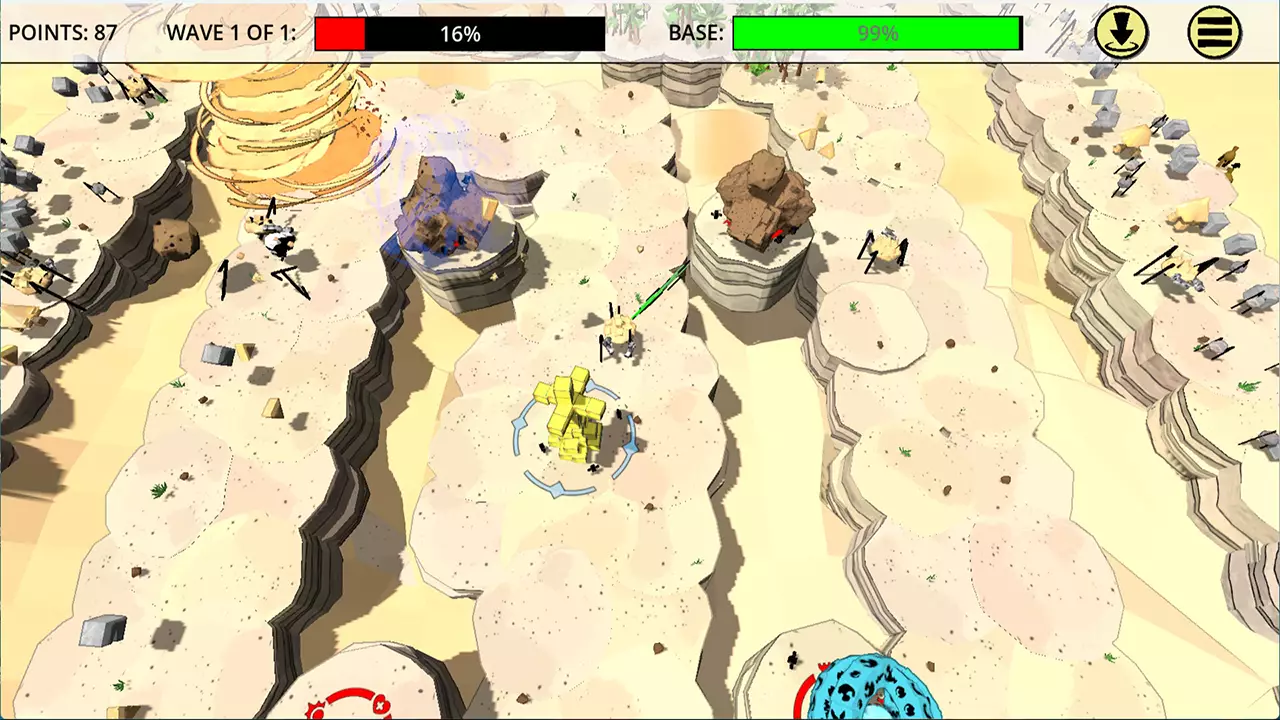Open the menu via the three-line button

(1215, 33)
